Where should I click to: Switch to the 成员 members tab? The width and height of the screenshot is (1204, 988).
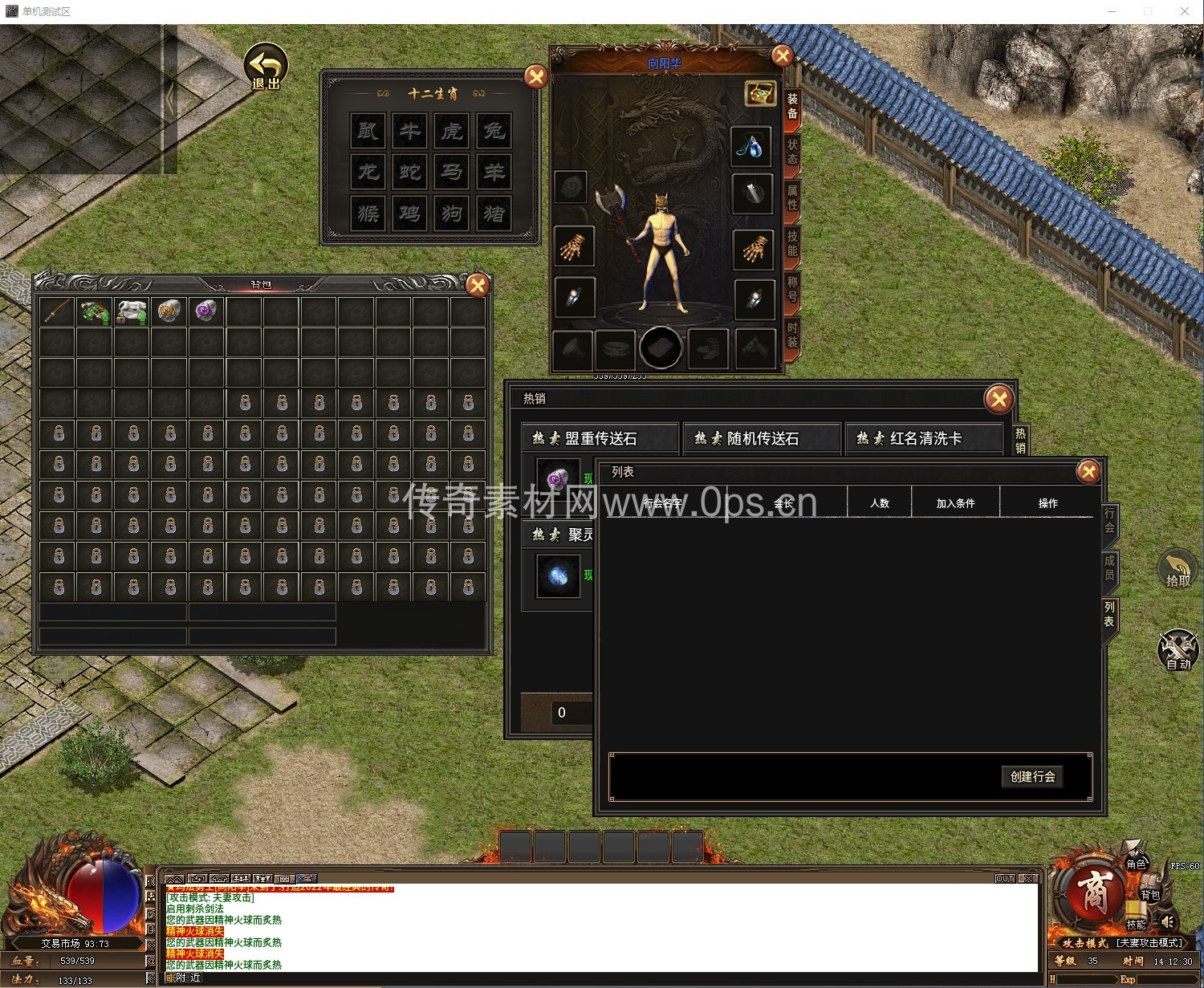coord(1109,567)
